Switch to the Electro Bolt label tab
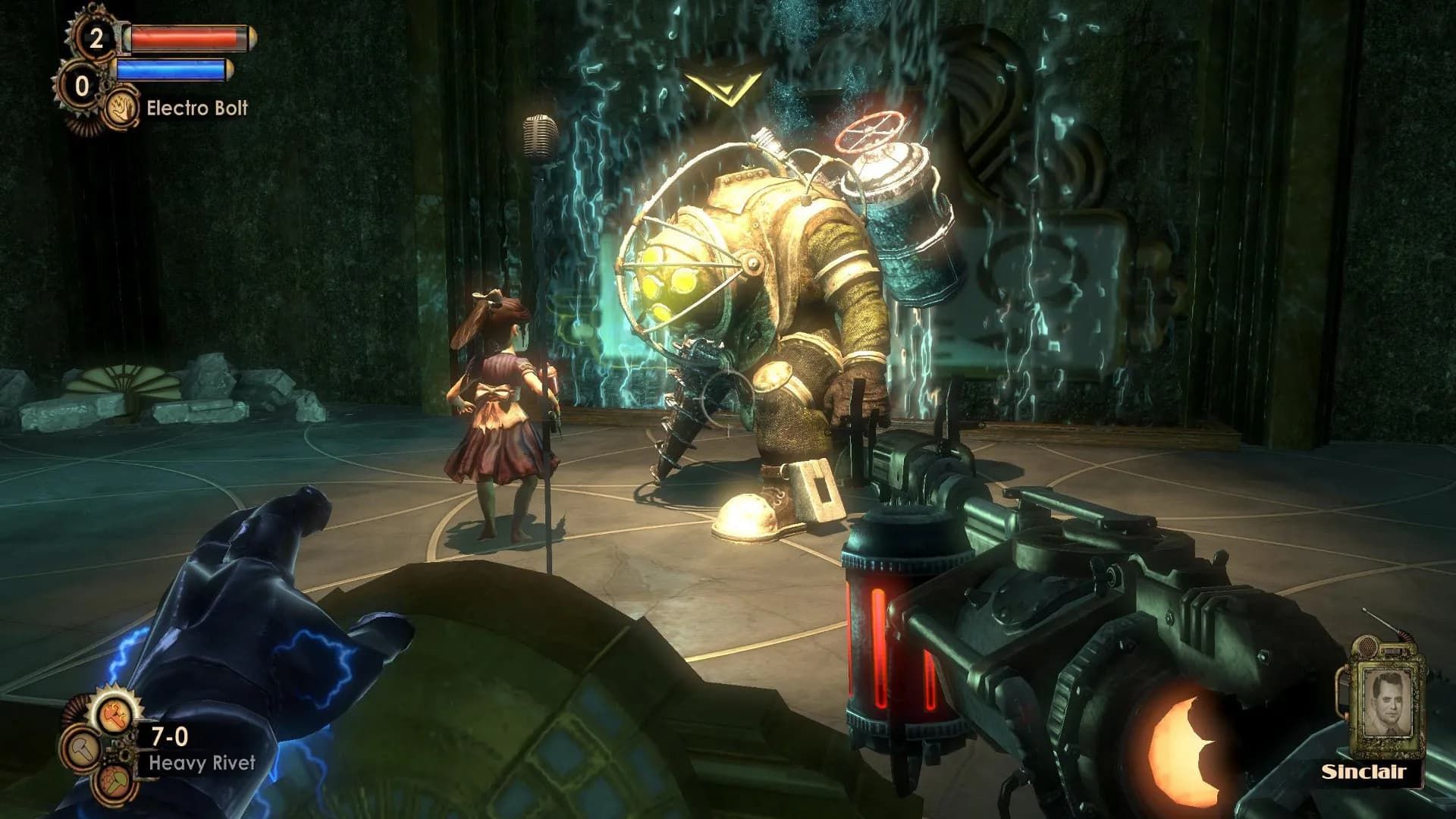 [x=197, y=108]
